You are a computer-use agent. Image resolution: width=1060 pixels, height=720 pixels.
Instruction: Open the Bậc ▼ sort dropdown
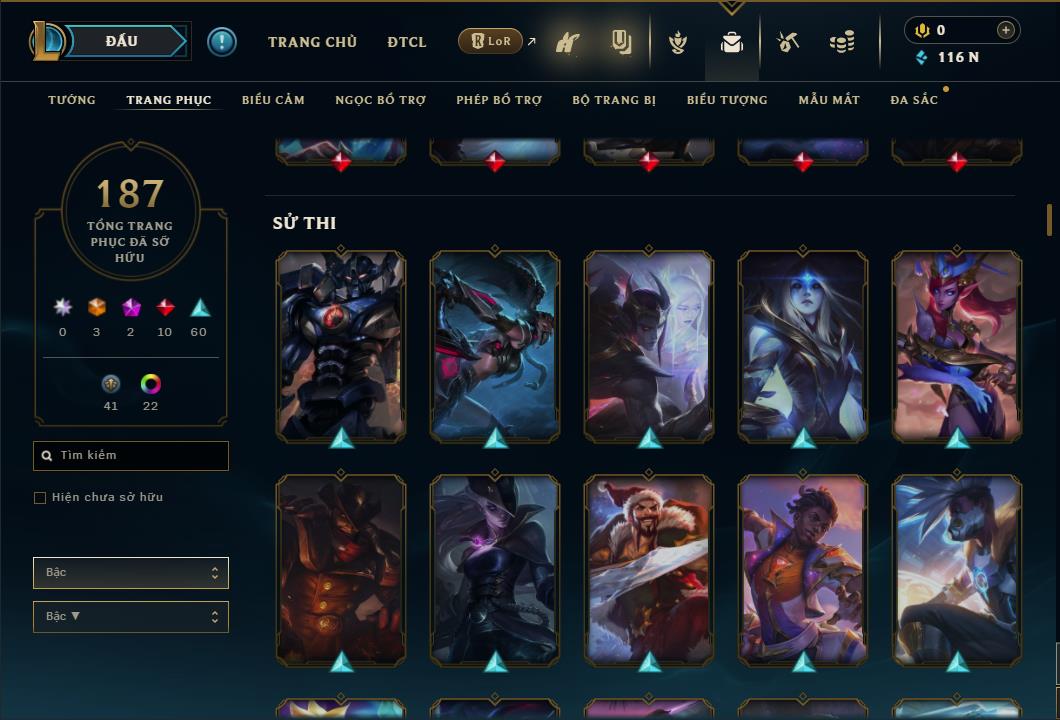[131, 617]
